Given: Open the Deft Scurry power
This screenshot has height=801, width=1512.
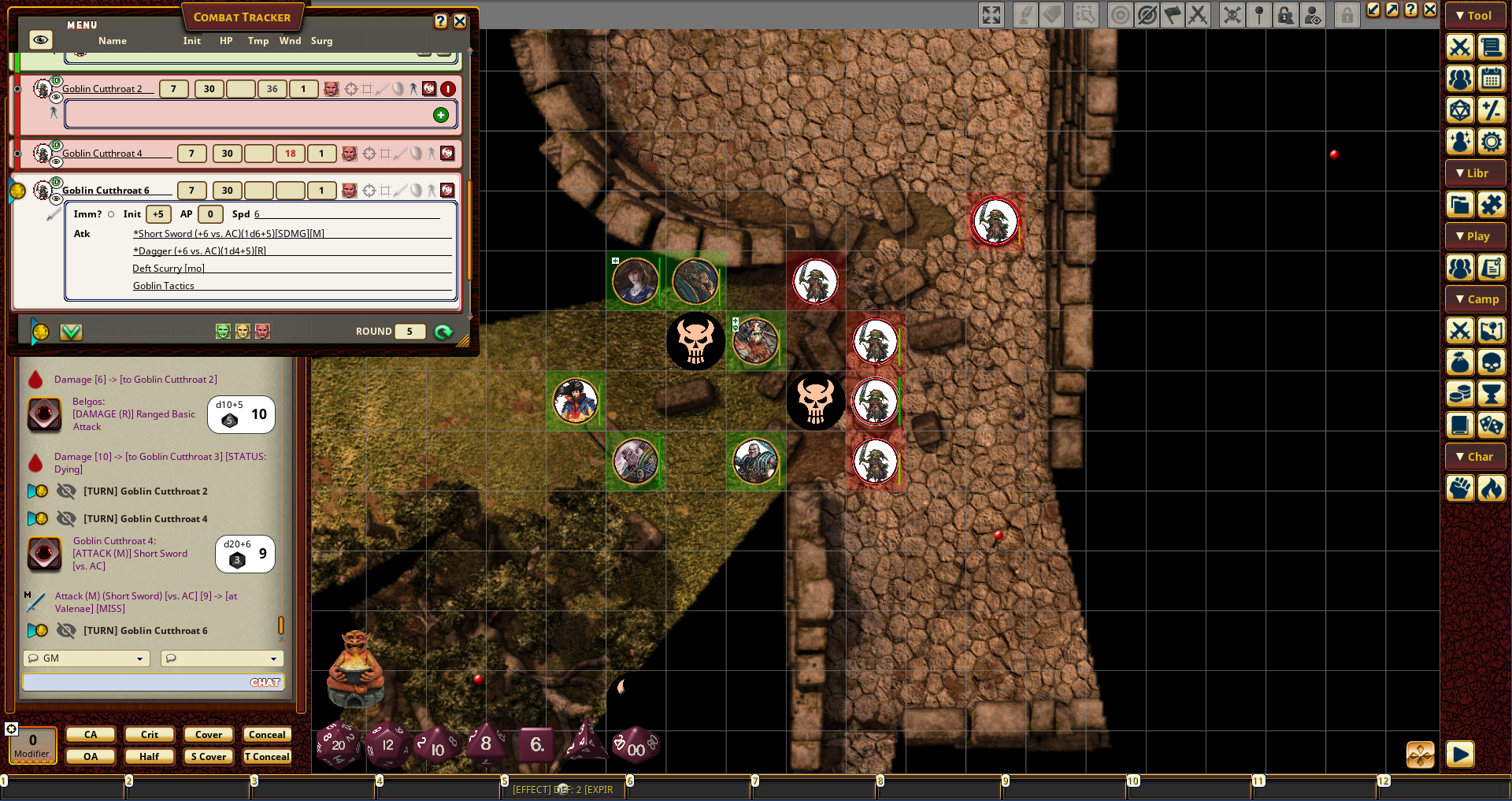Looking at the screenshot, I should click(x=169, y=269).
